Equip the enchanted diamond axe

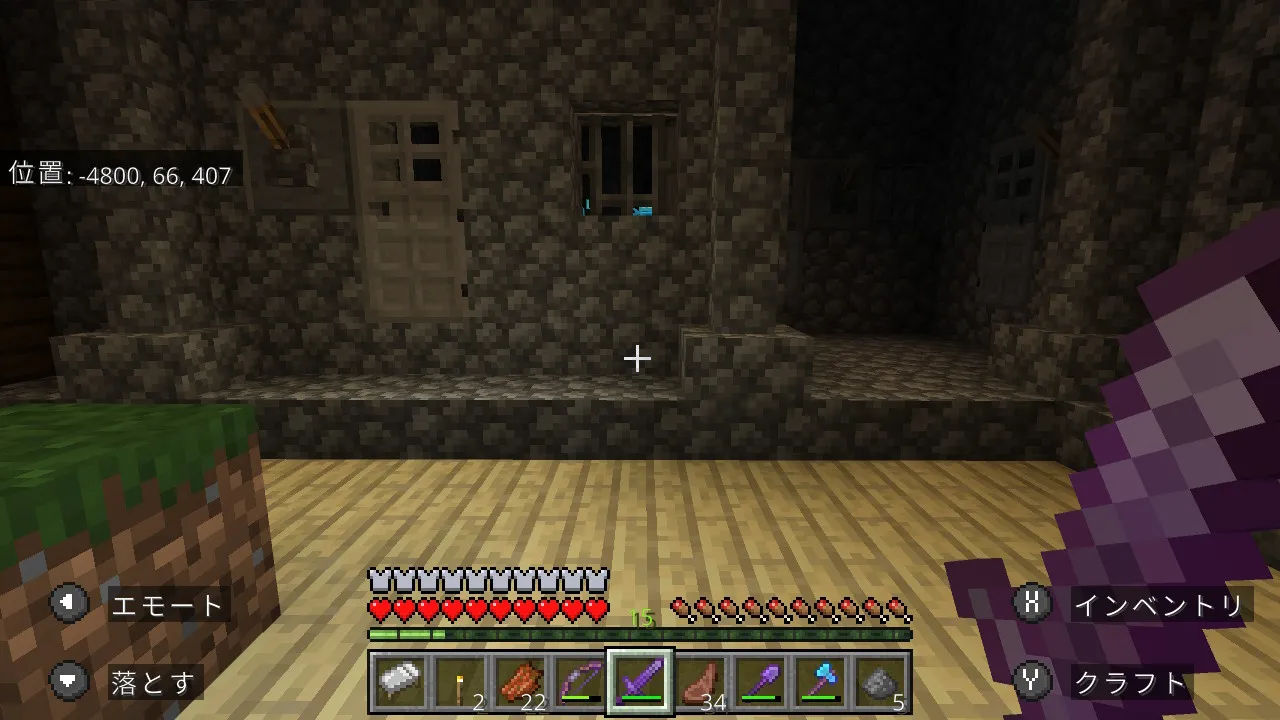[x=821, y=683]
